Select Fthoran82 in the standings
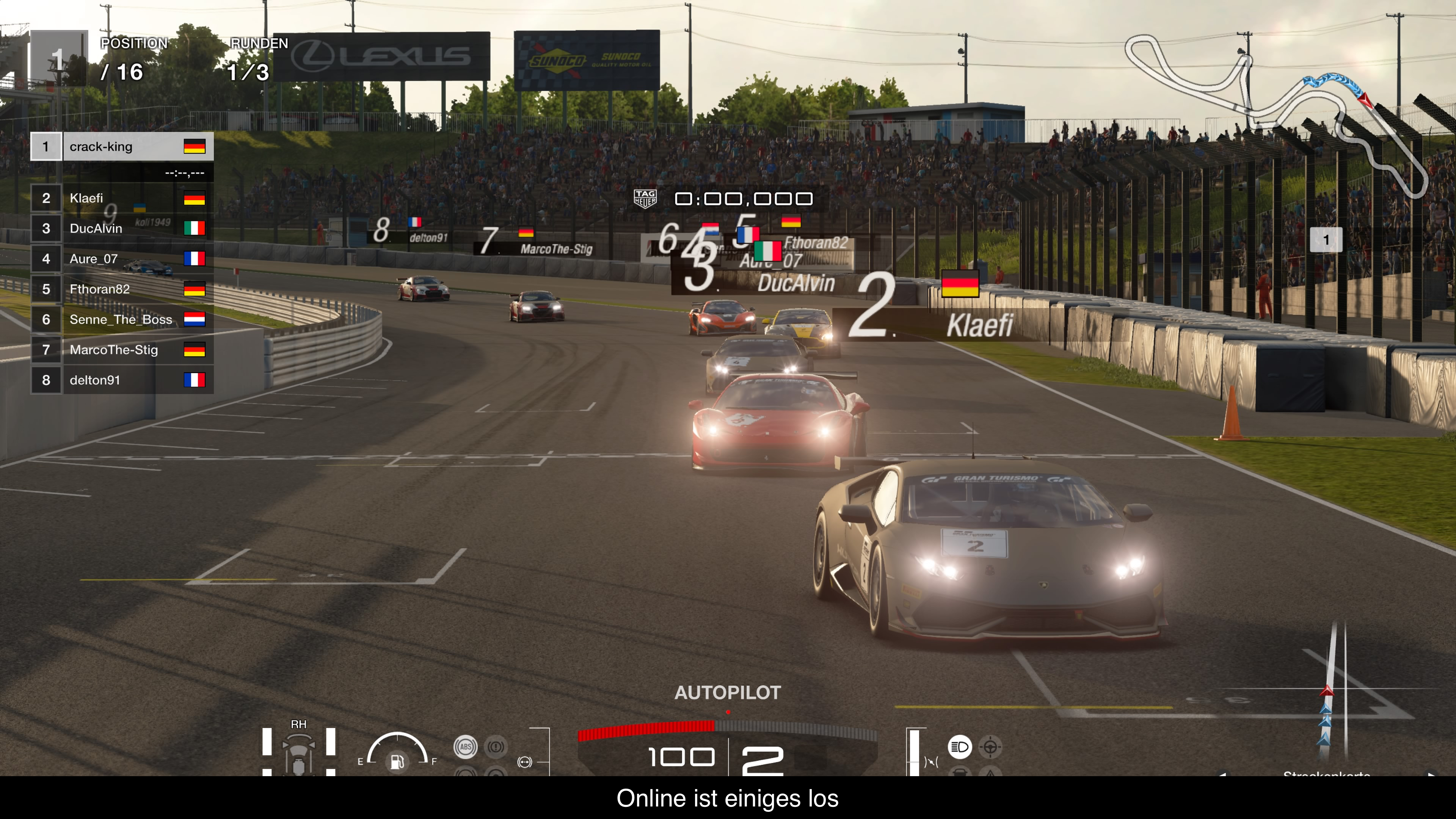The width and height of the screenshot is (1456, 819). [x=121, y=289]
